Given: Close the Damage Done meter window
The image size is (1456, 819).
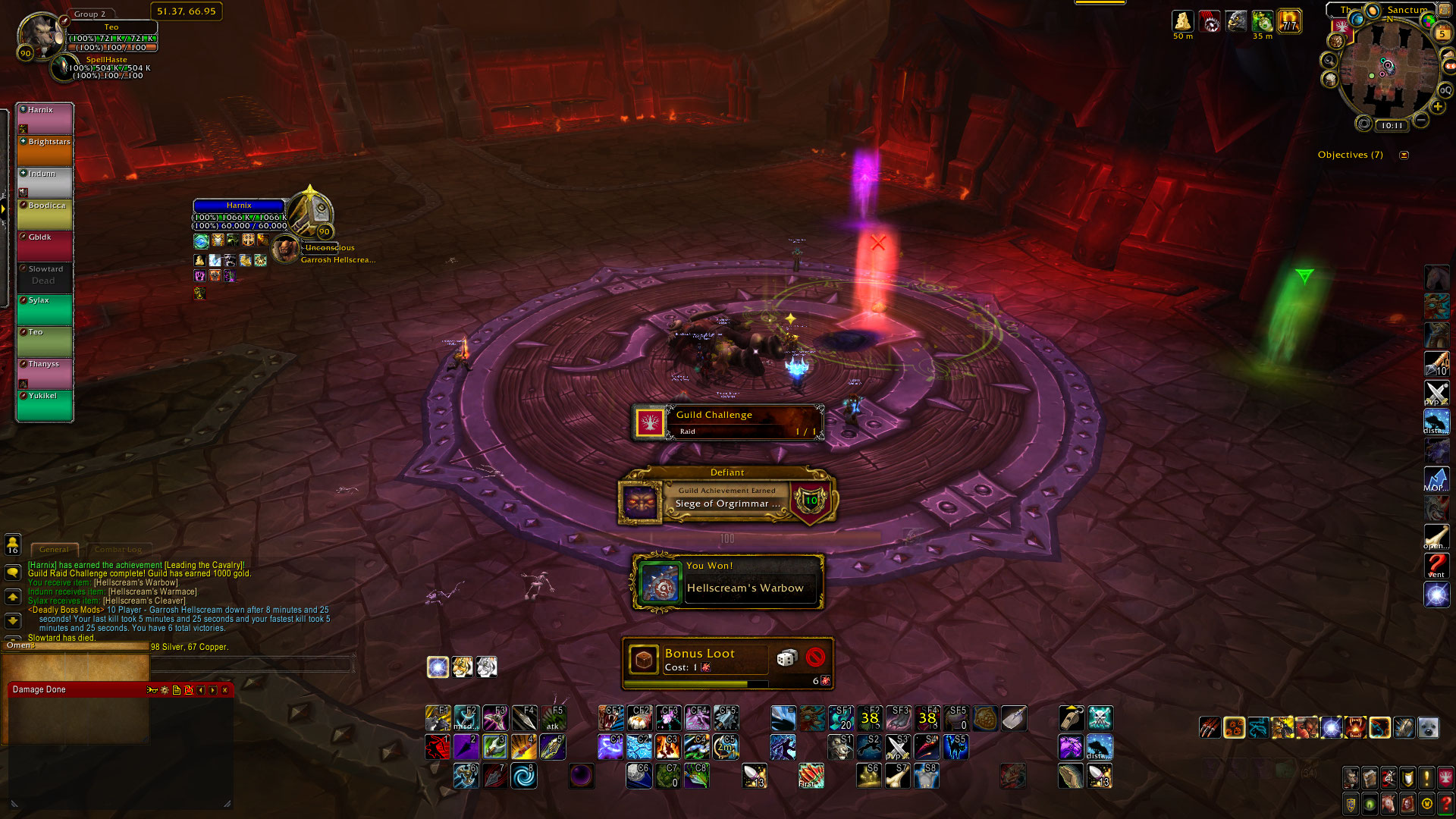Looking at the screenshot, I should pos(225,690).
